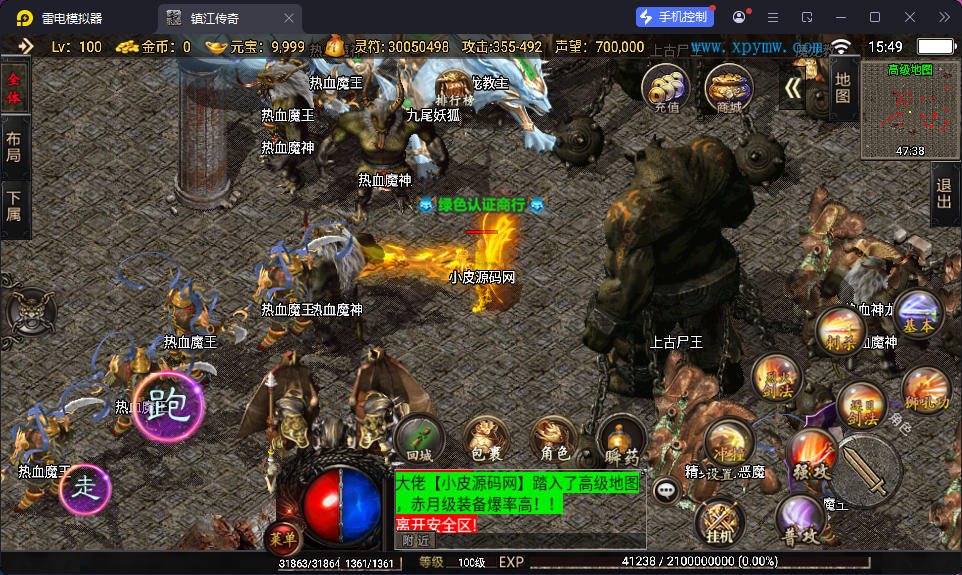
Task: Close the emulator window
Action: click(x=910, y=17)
